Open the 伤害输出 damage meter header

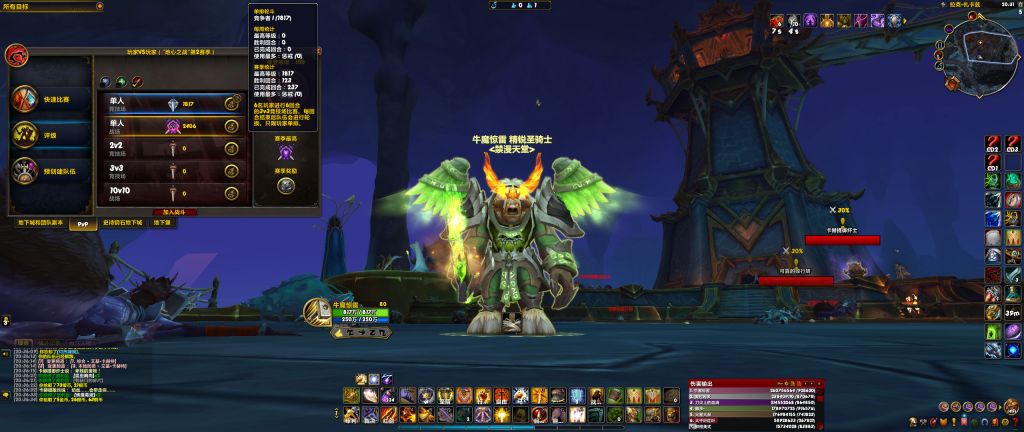(752, 383)
